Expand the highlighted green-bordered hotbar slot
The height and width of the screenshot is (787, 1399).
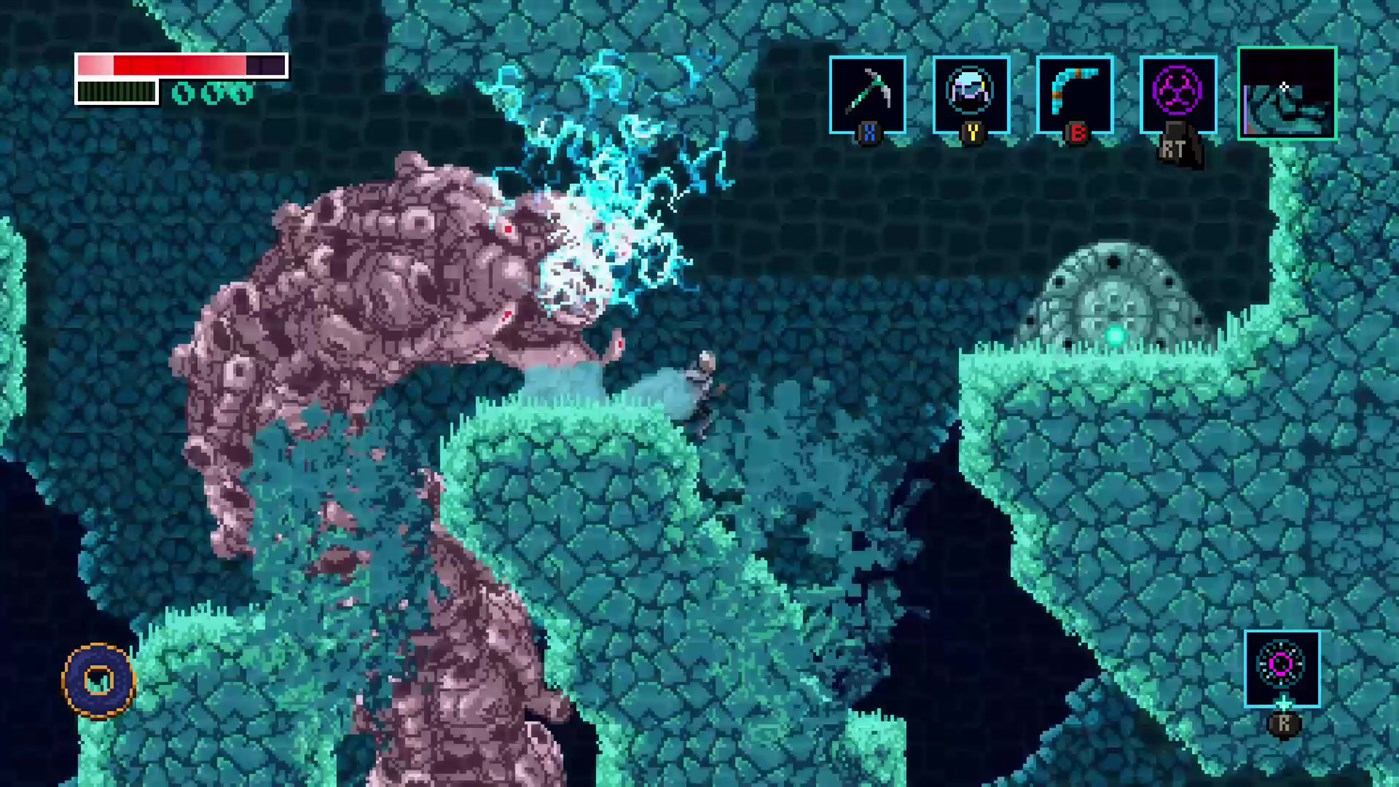(x=1287, y=91)
